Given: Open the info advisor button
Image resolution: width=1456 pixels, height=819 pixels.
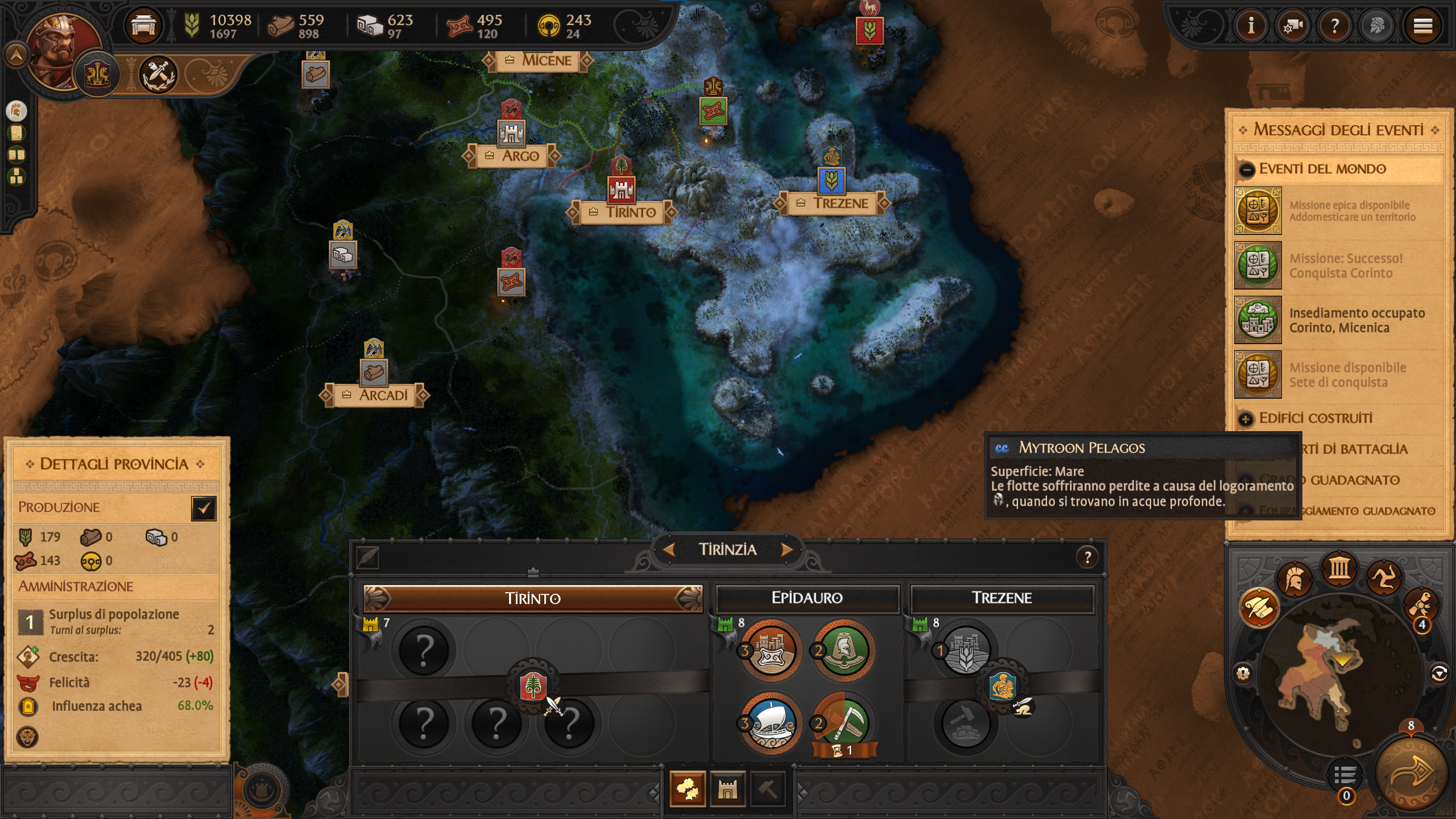Looking at the screenshot, I should pyautogui.click(x=1251, y=26).
